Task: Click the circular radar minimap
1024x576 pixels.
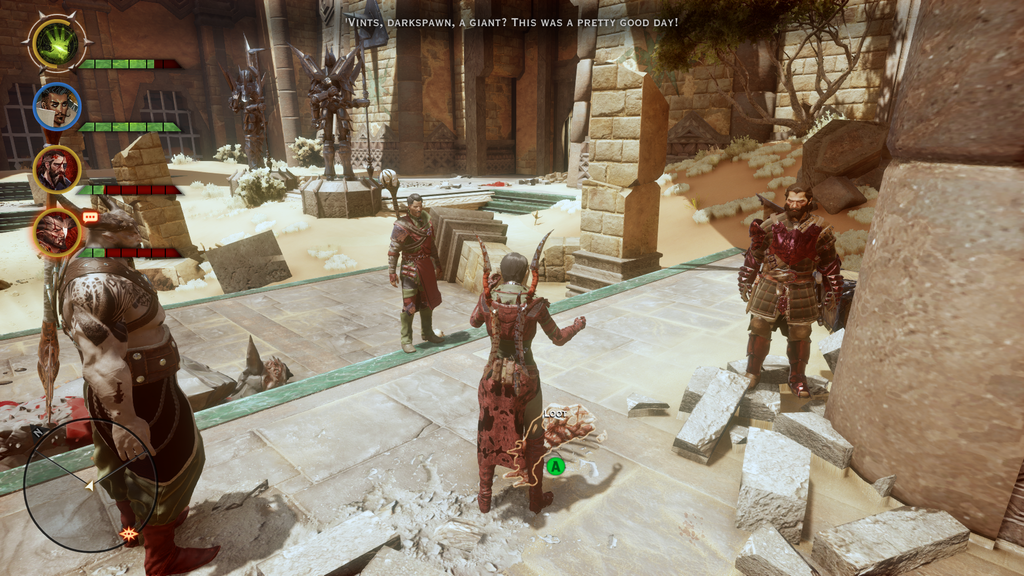Action: pos(90,485)
